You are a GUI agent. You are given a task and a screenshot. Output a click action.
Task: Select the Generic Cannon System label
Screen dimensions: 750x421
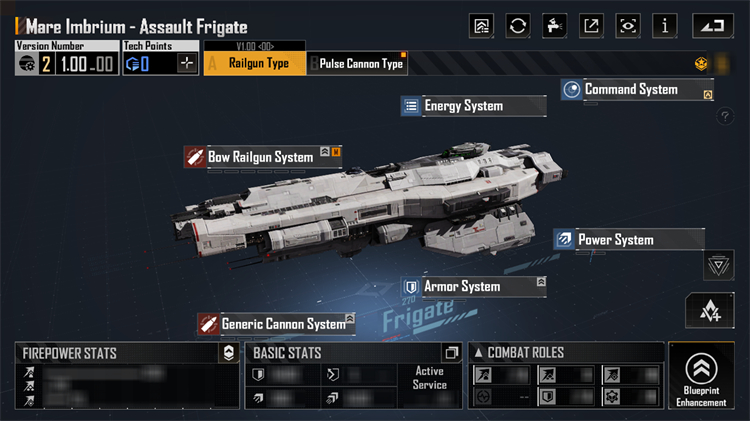pyautogui.click(x=283, y=324)
